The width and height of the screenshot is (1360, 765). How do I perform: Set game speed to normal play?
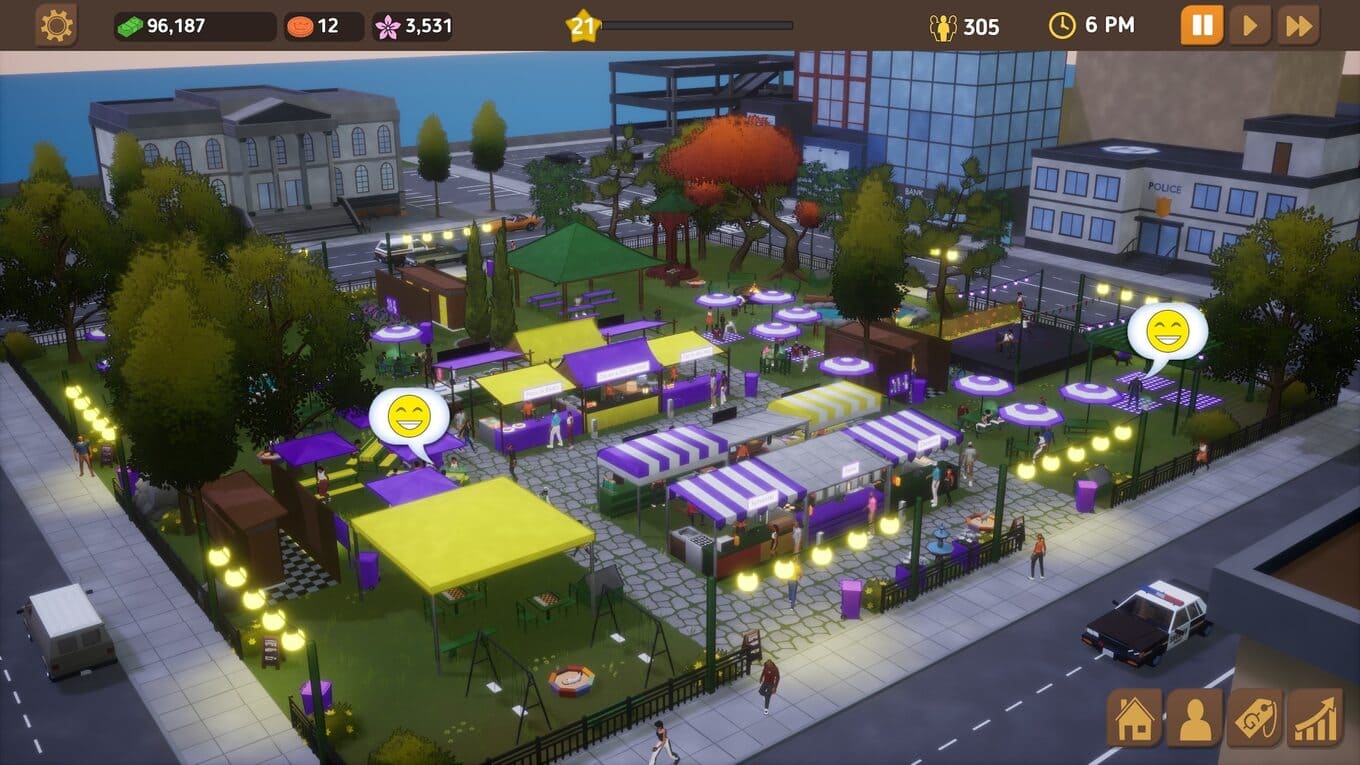click(x=1250, y=25)
